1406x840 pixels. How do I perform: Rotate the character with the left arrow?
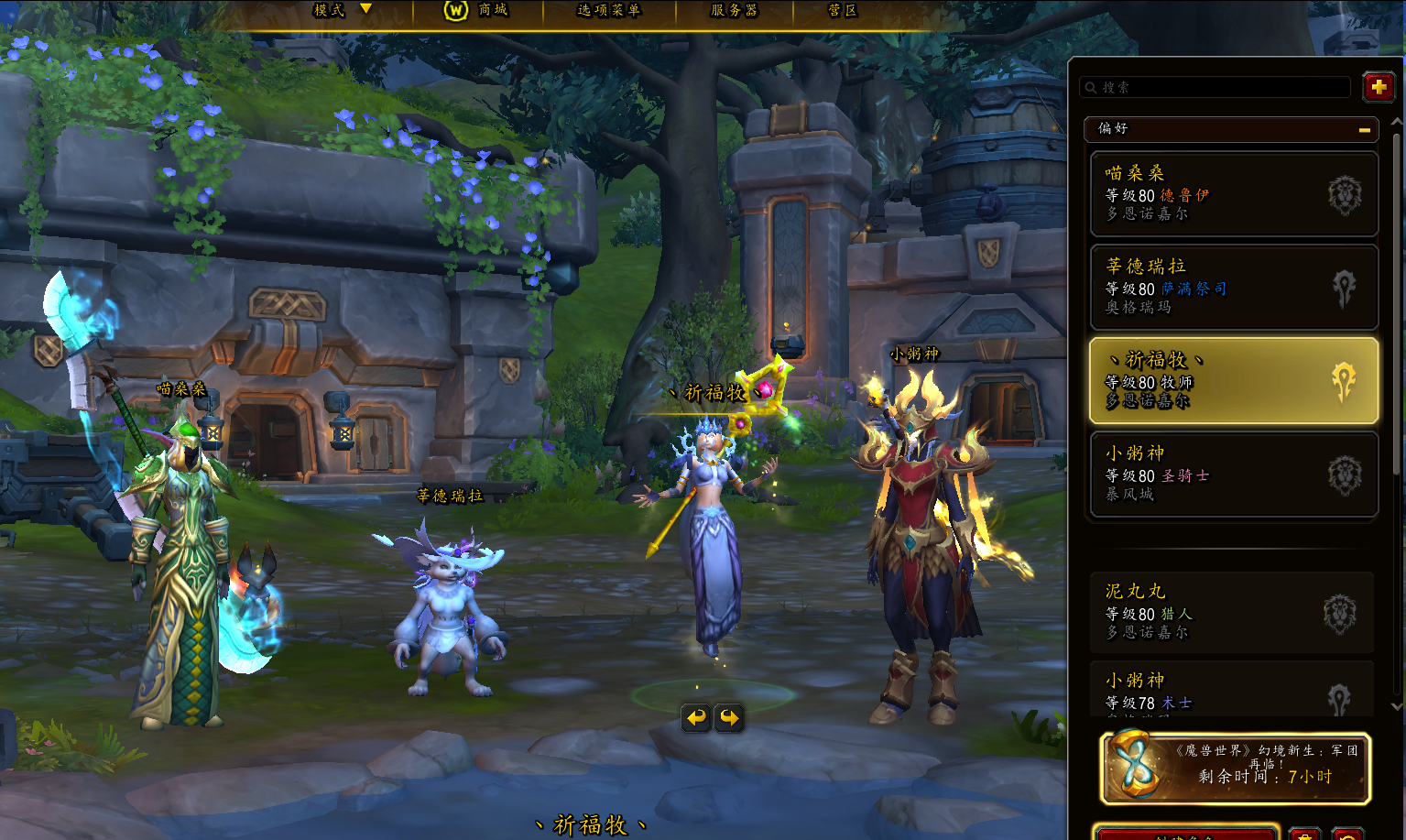tap(697, 717)
